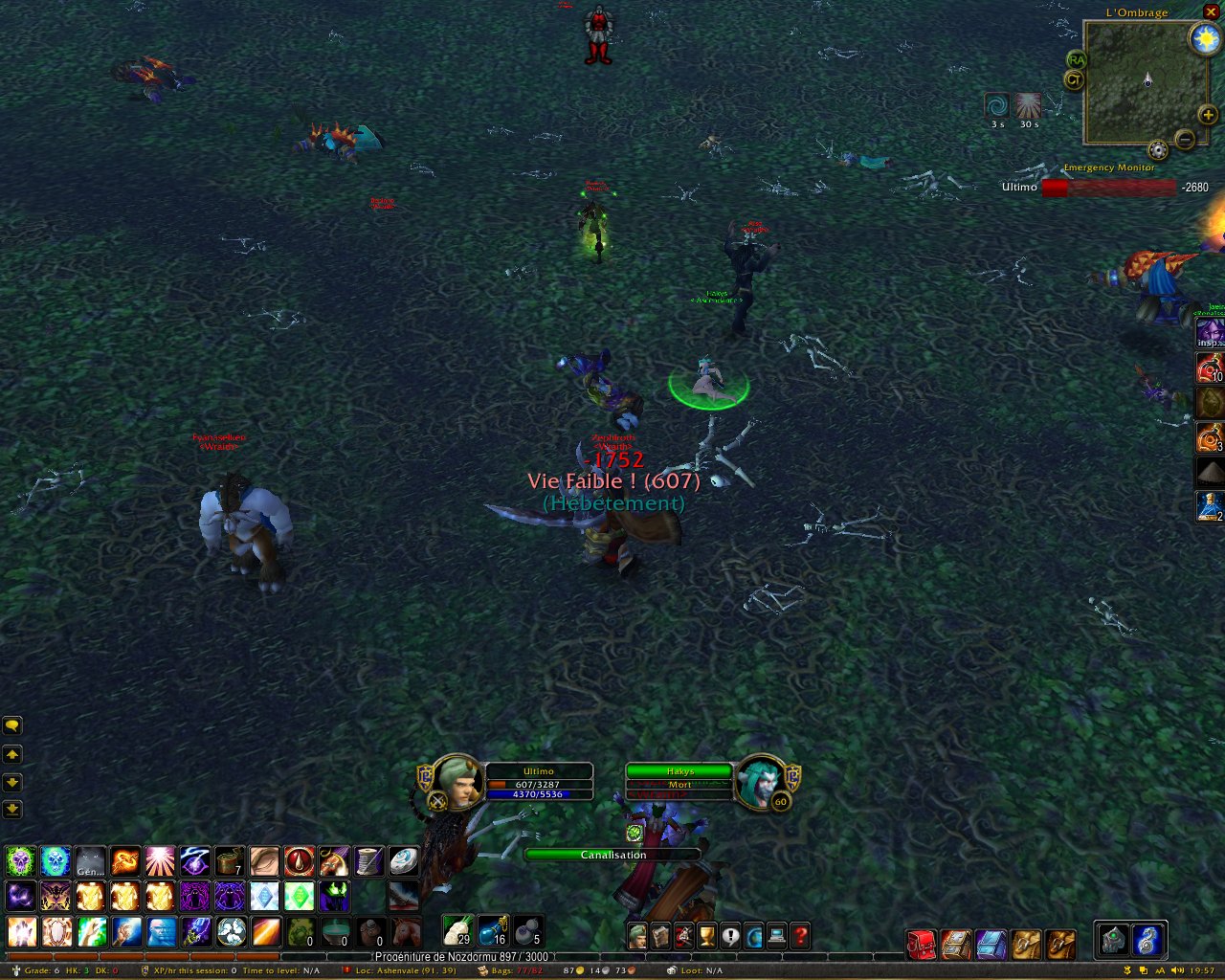Open the character info micro button
Screen dimensions: 1225x980
click(x=637, y=935)
